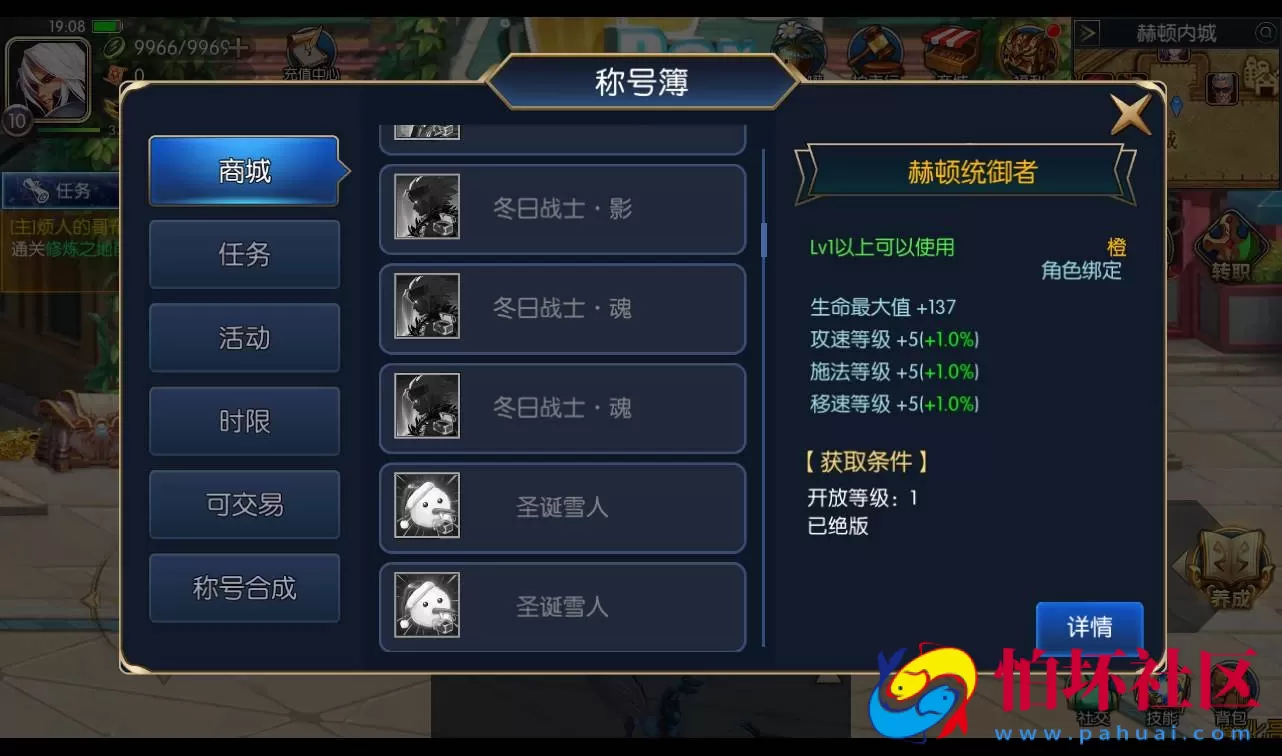The image size is (1282, 756).
Task: Expand the minimap with the double-arrow chevron
Action: pyautogui.click(x=1088, y=33)
